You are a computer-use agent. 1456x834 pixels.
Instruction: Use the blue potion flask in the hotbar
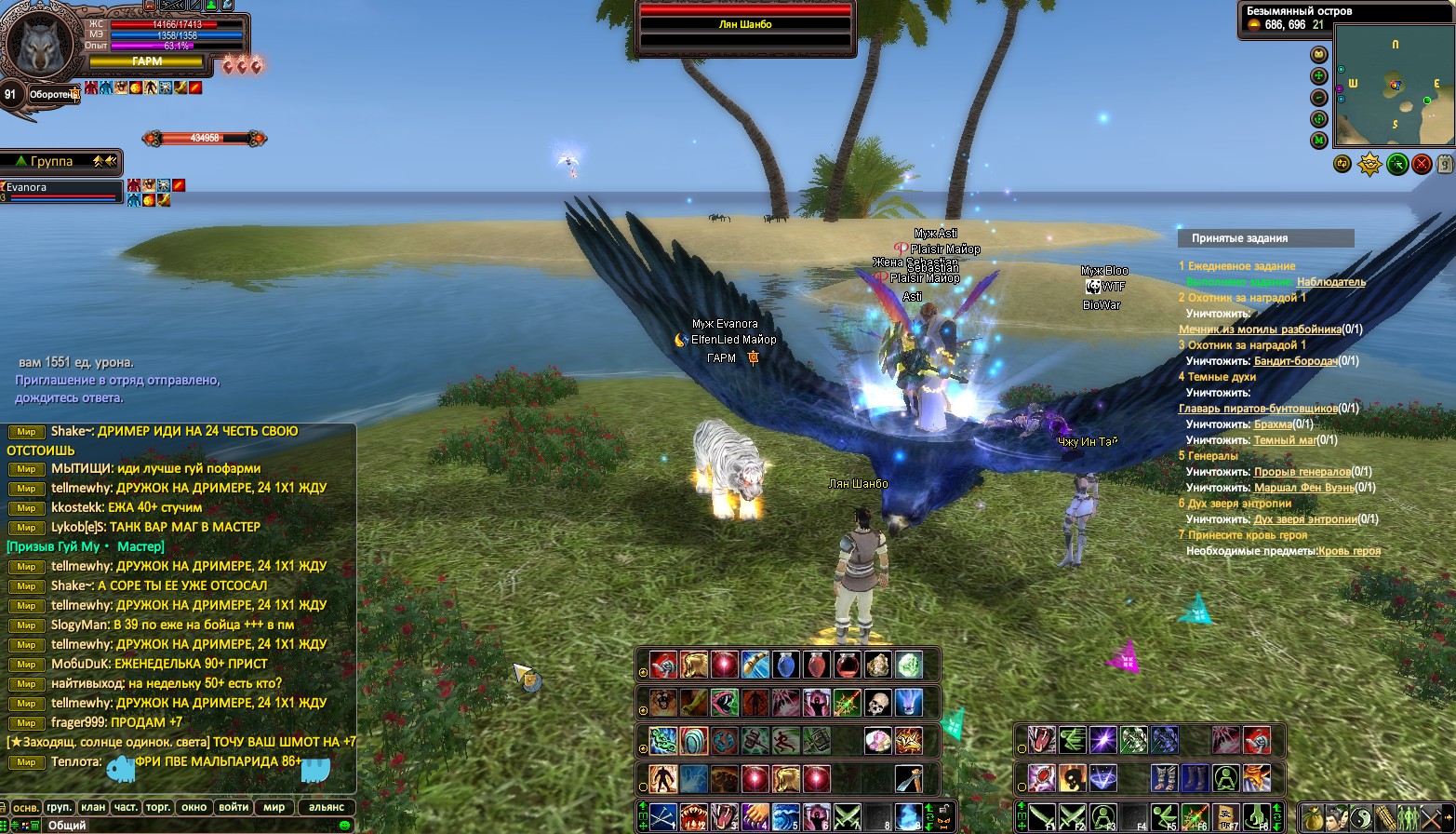click(x=786, y=665)
